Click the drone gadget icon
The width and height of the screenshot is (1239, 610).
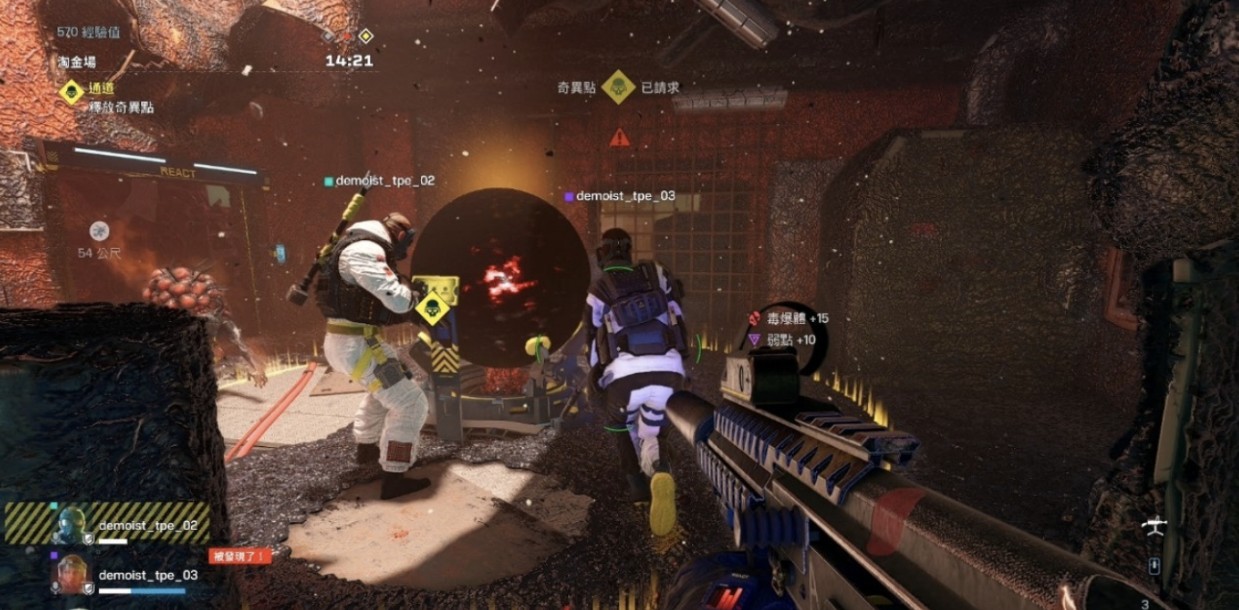[x=1154, y=526]
